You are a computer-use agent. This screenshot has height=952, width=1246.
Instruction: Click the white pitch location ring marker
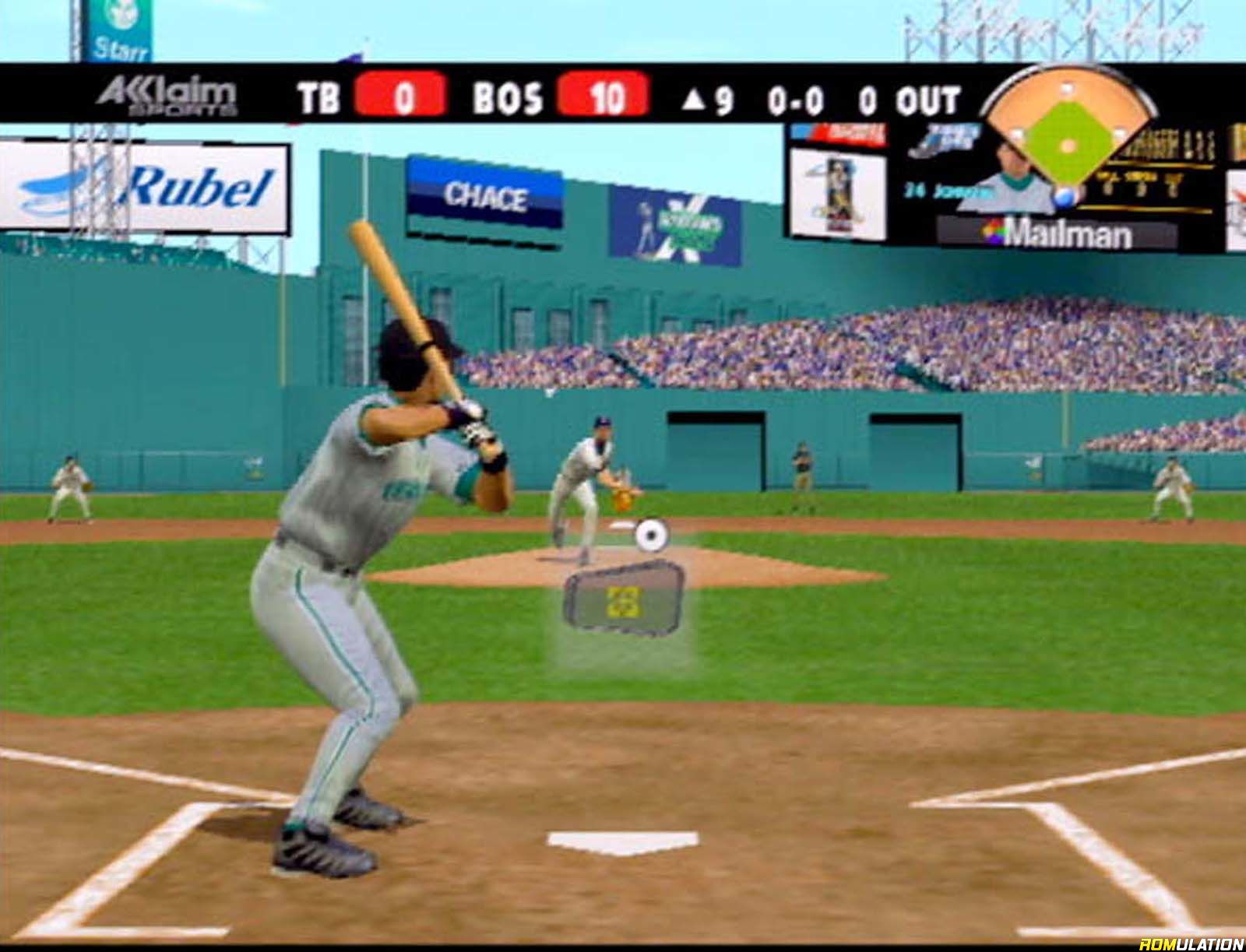point(651,534)
